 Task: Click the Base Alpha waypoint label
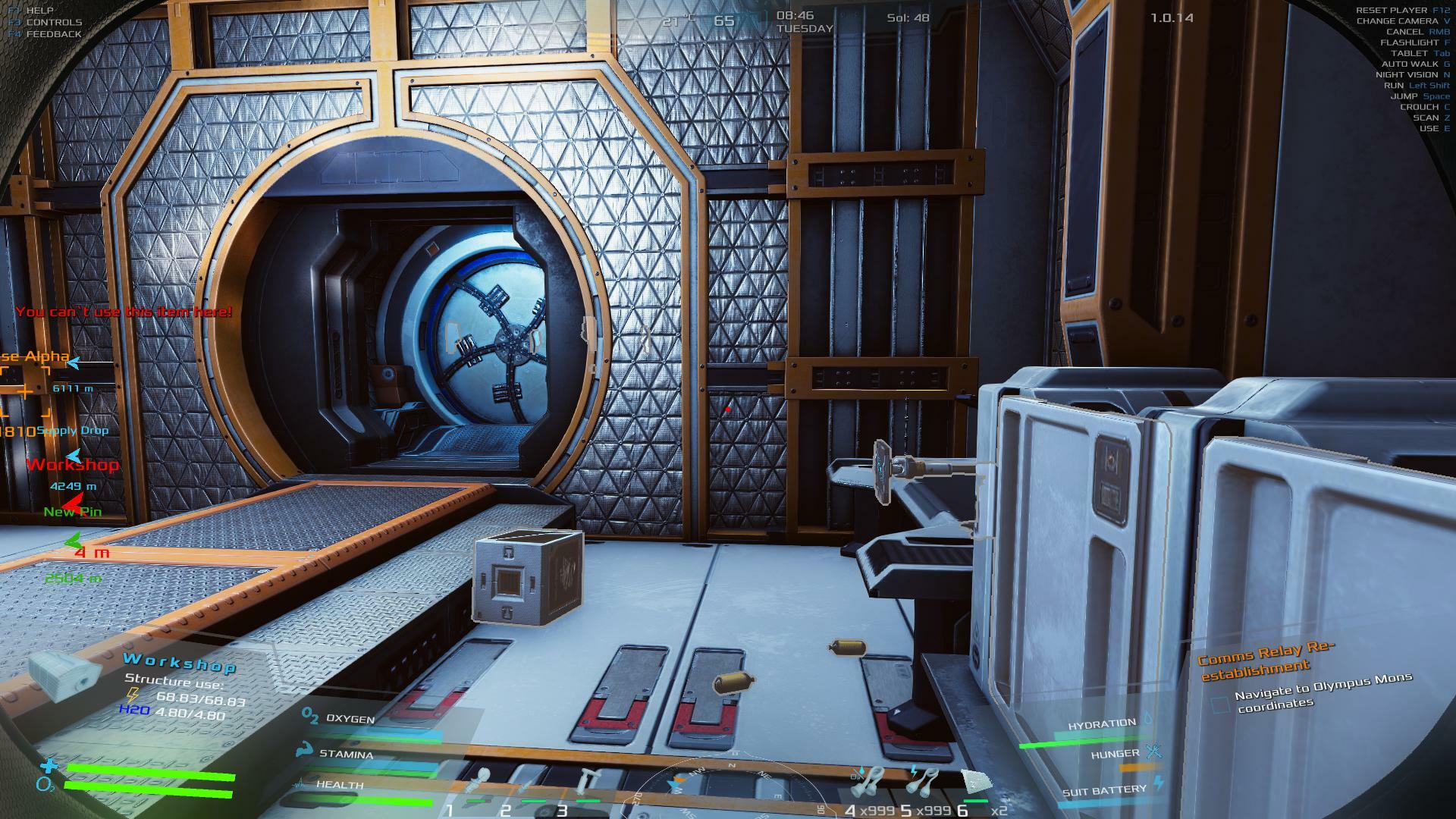[x=36, y=356]
